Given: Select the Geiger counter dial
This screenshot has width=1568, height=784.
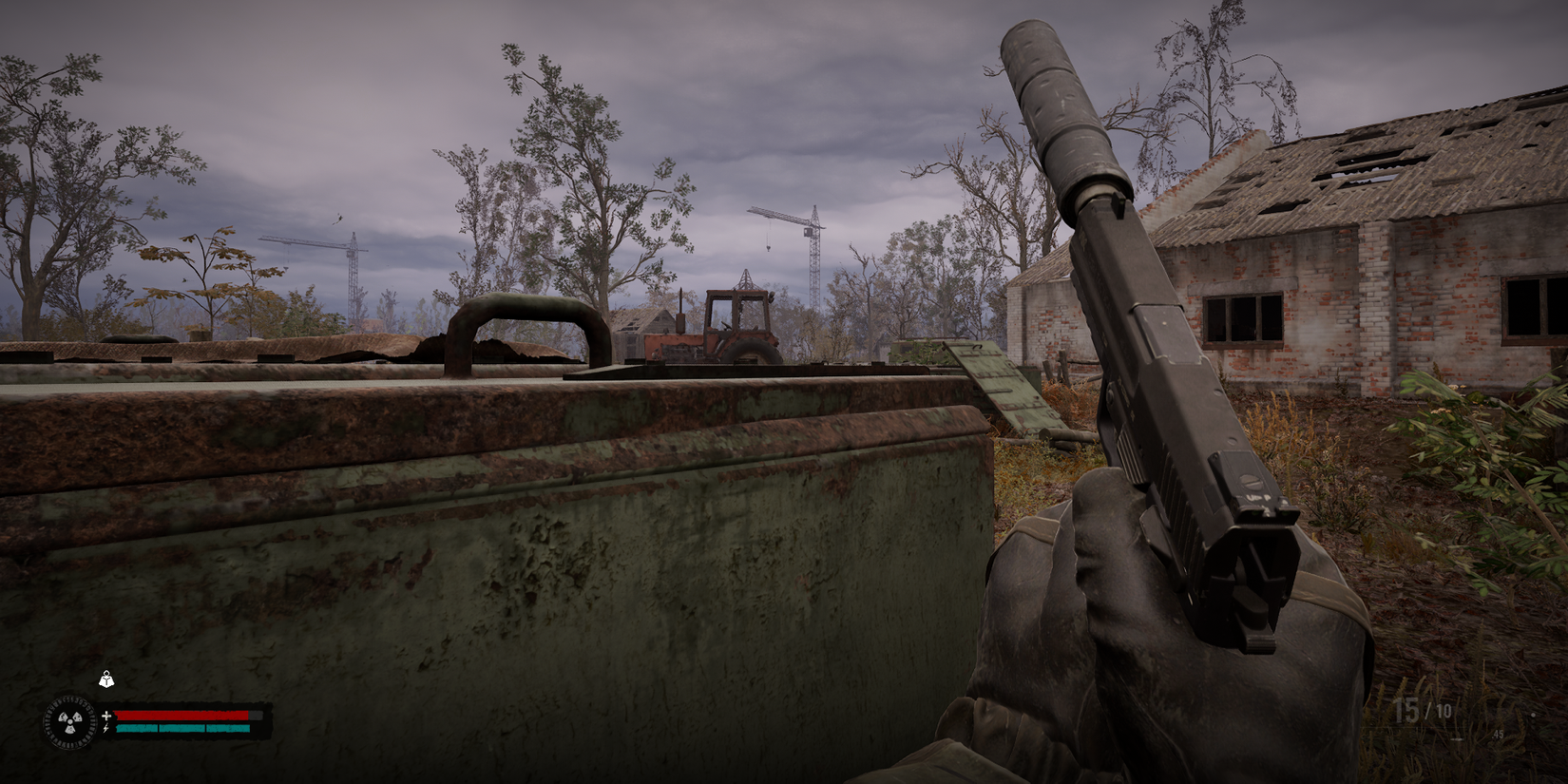Looking at the screenshot, I should point(71,722).
